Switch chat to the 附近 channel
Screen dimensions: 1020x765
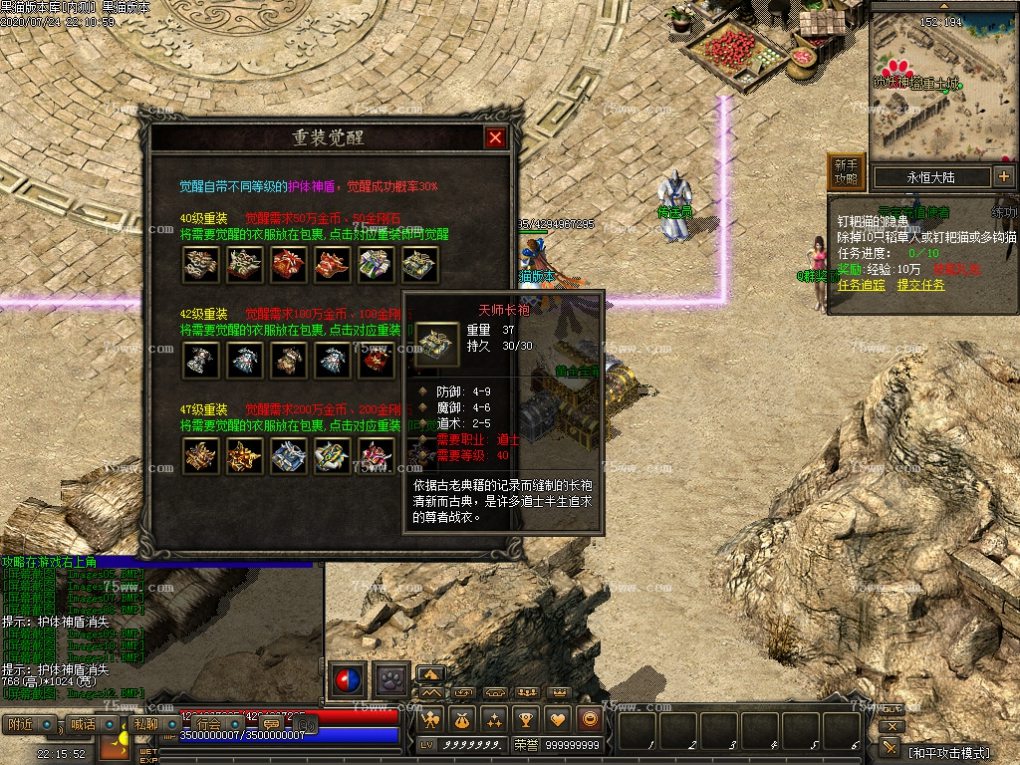click(21, 725)
